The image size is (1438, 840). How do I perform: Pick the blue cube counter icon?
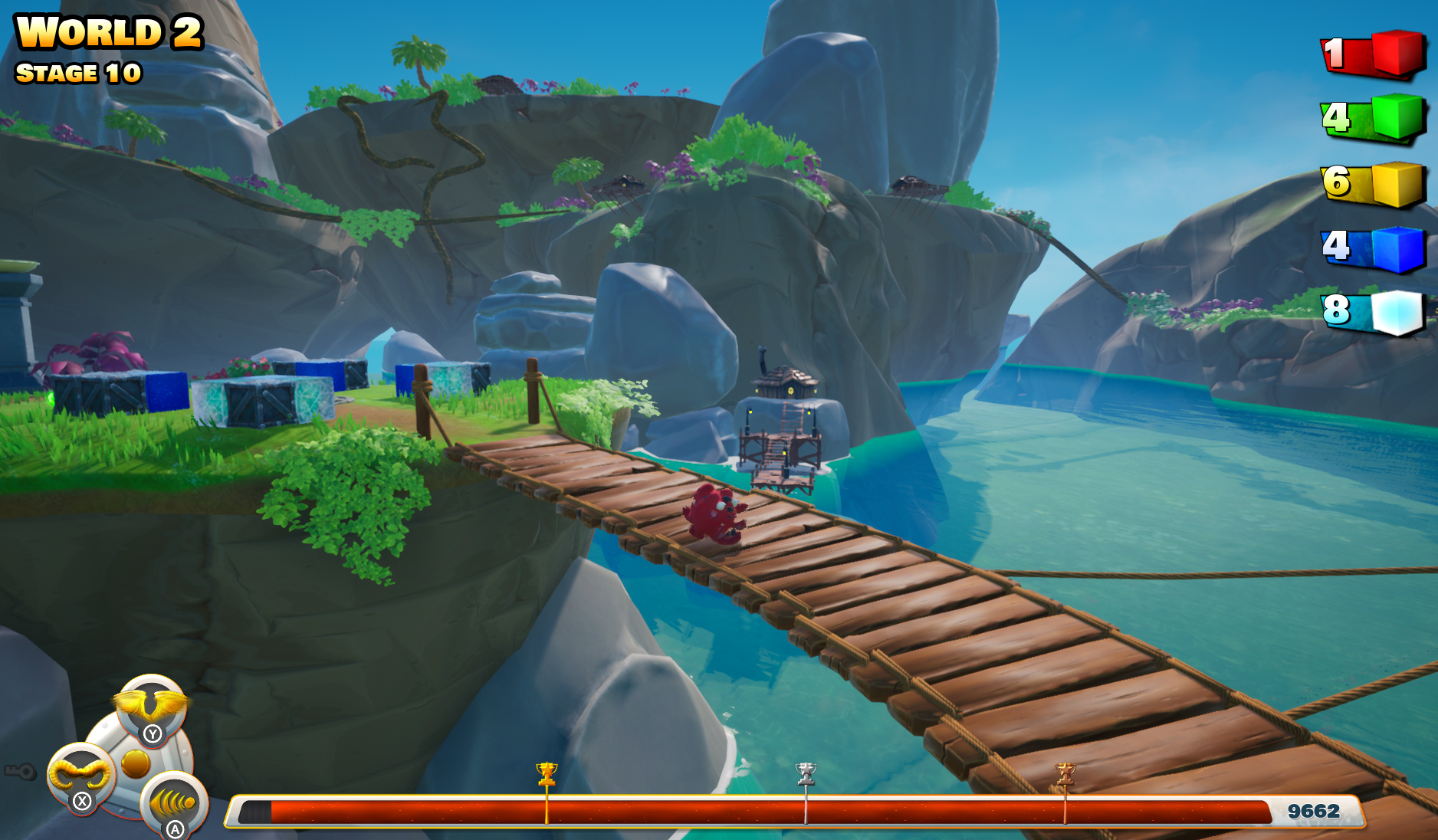click(1397, 248)
